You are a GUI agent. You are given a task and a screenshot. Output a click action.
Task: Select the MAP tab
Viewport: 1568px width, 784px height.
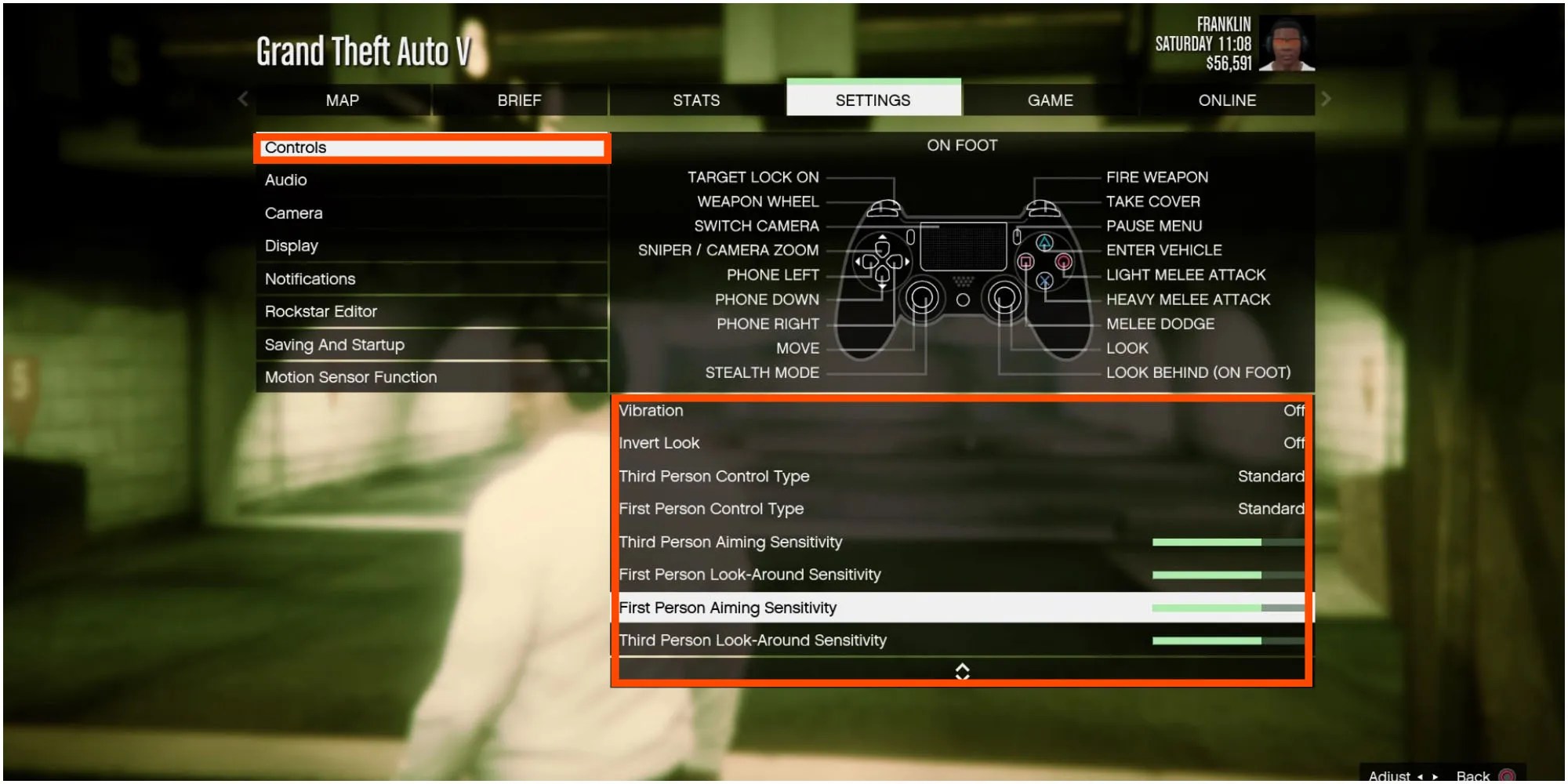tap(340, 100)
